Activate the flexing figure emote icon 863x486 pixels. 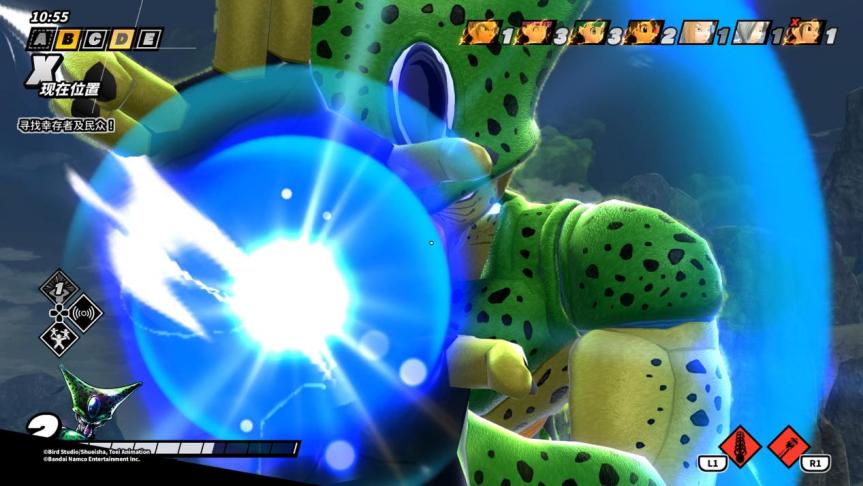[59, 338]
